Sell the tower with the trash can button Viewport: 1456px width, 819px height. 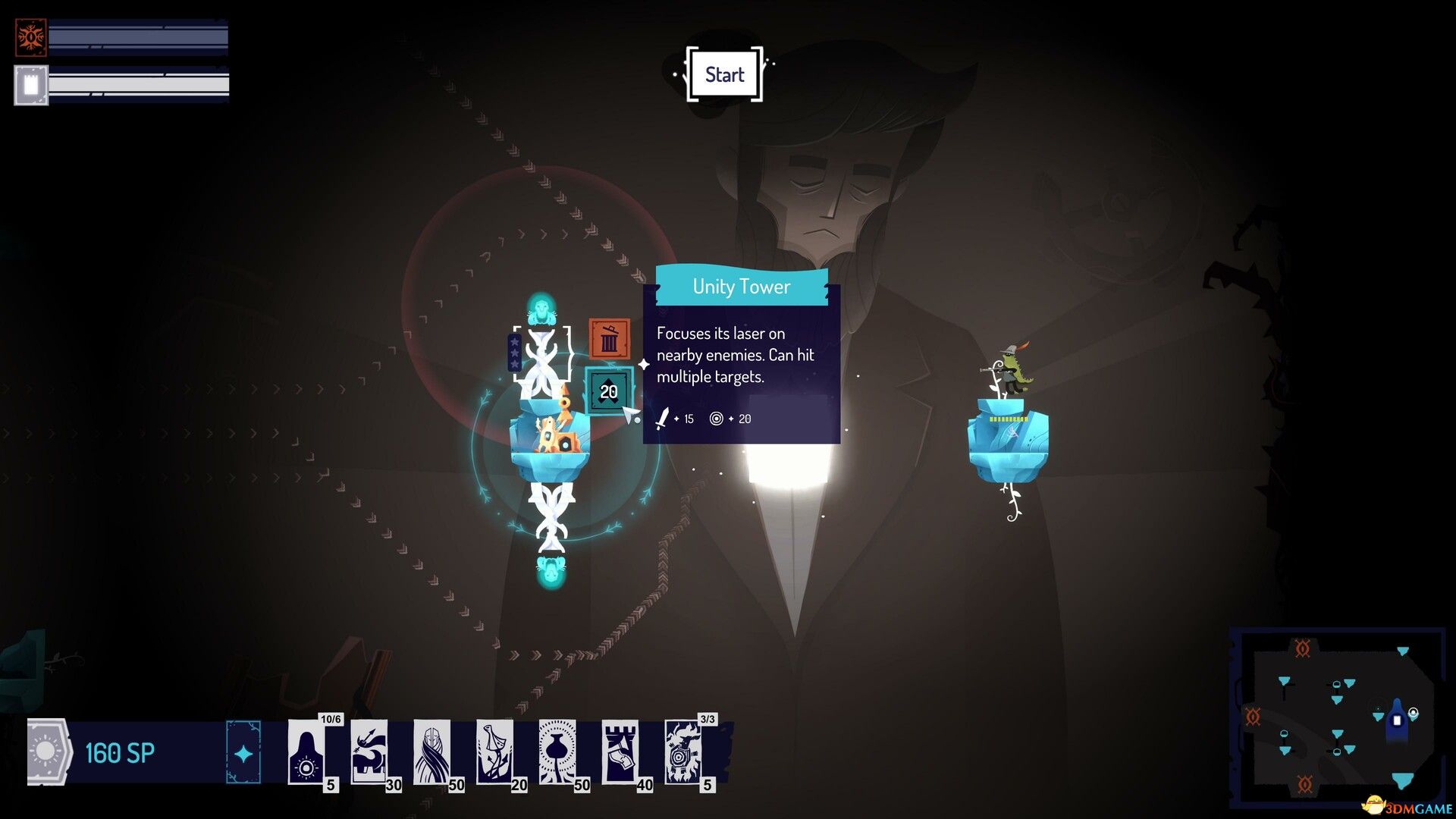click(x=609, y=340)
